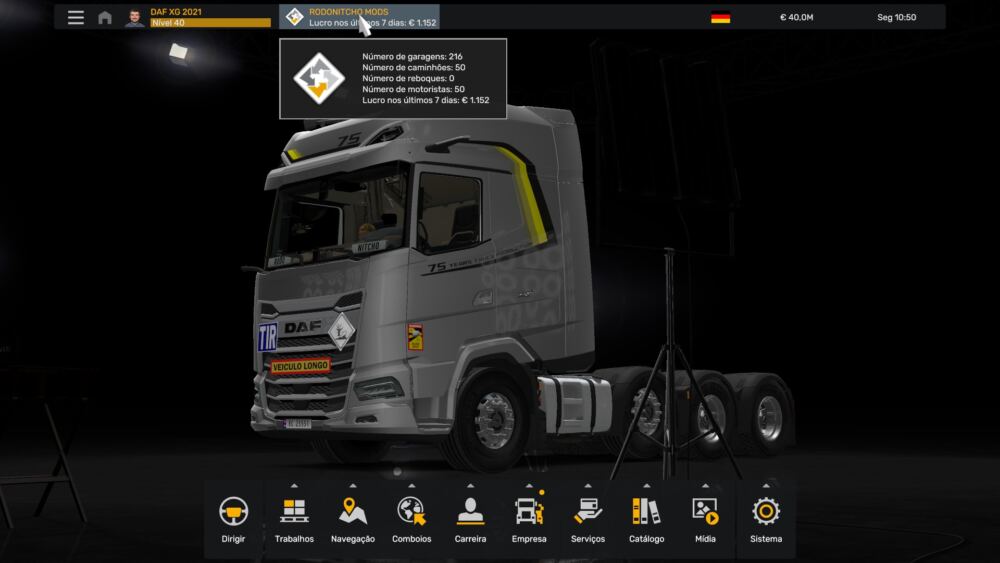Open the DAF XG 2021 driver profile
This screenshot has width=1000, height=563.
point(197,17)
